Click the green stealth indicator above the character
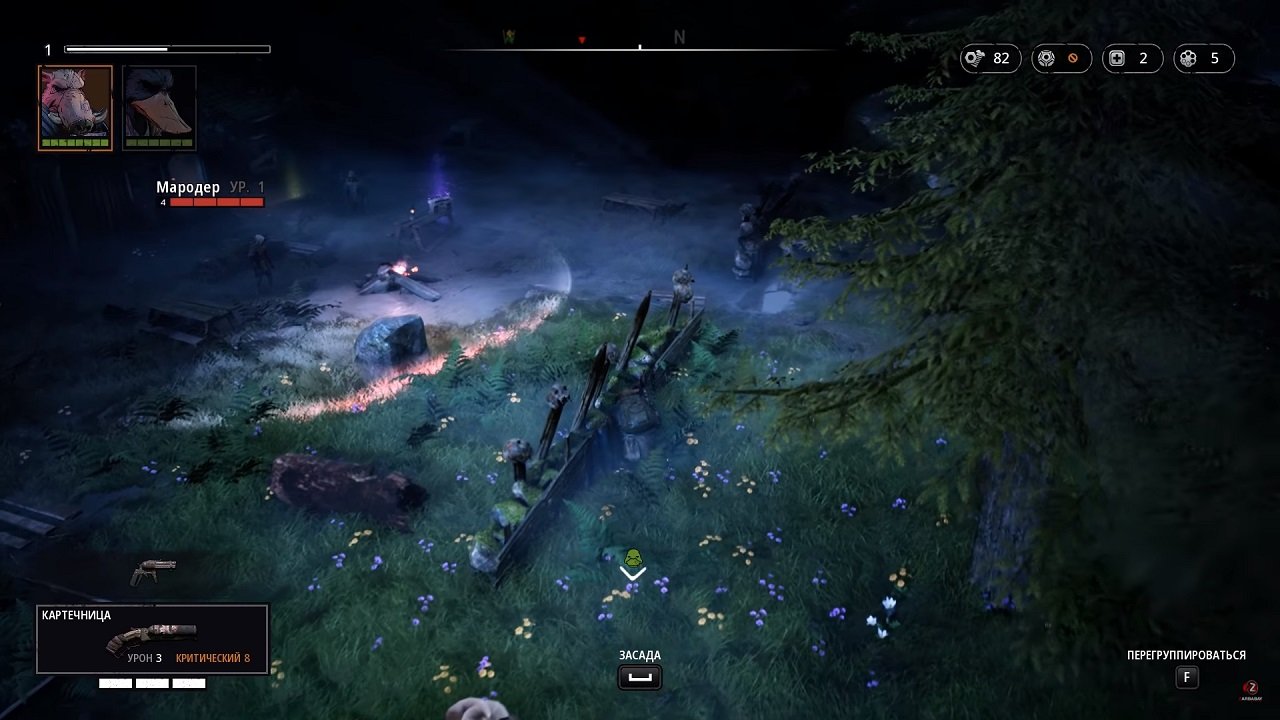Image resolution: width=1280 pixels, height=720 pixels. point(631,557)
